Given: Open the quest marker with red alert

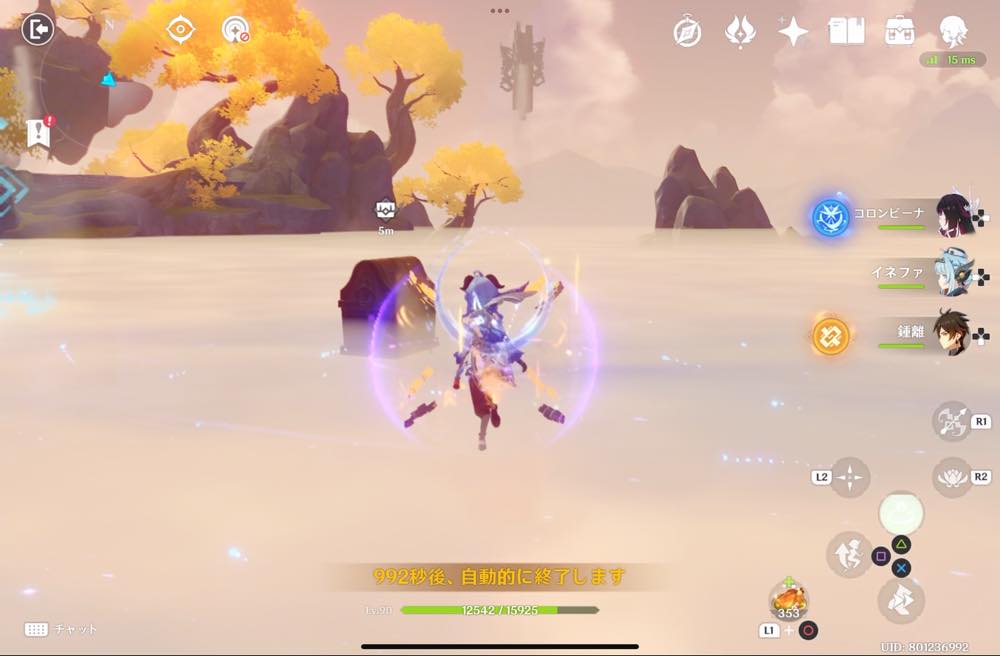Looking at the screenshot, I should pyautogui.click(x=40, y=132).
